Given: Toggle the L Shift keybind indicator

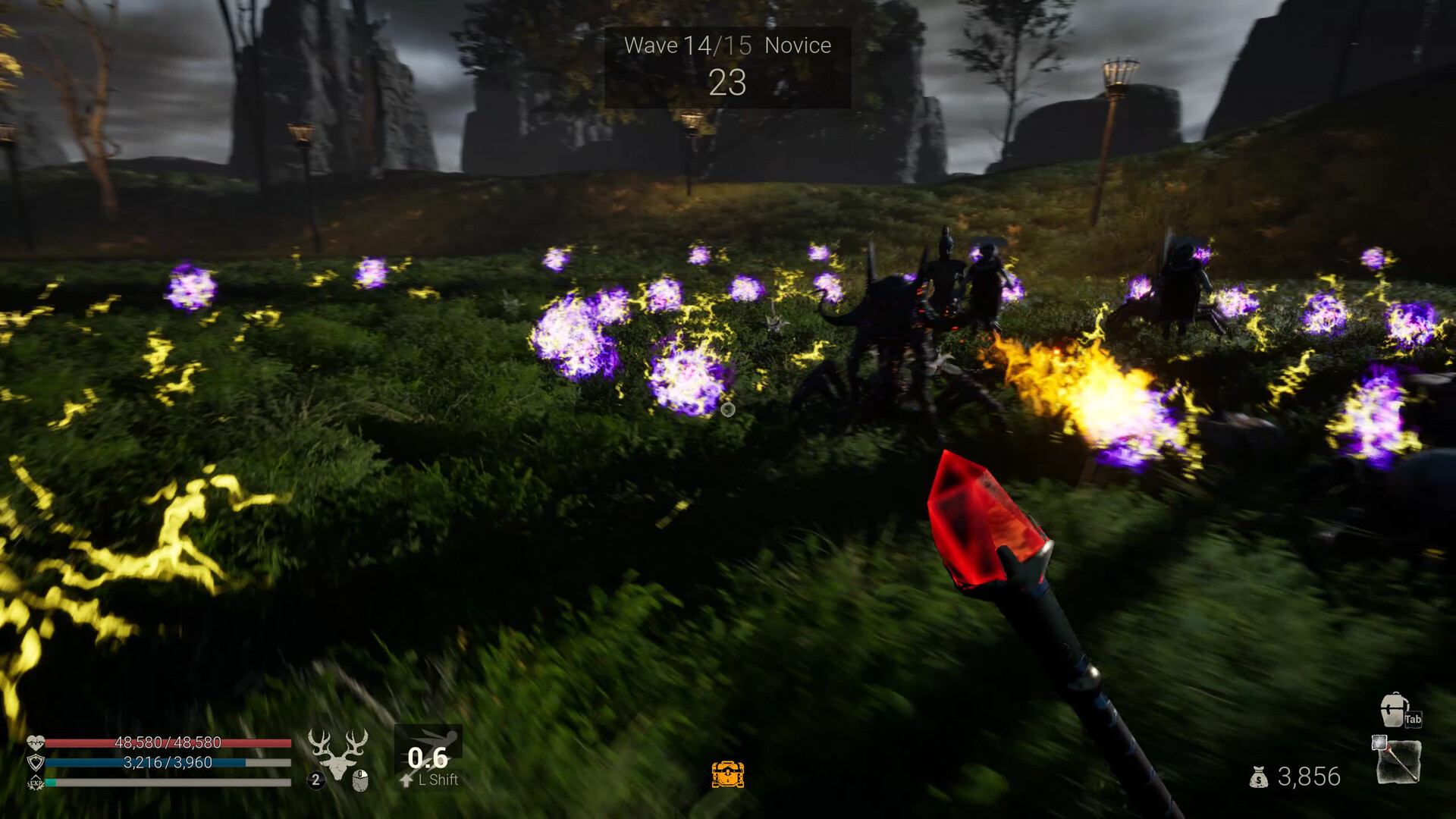Looking at the screenshot, I should click(x=437, y=778).
